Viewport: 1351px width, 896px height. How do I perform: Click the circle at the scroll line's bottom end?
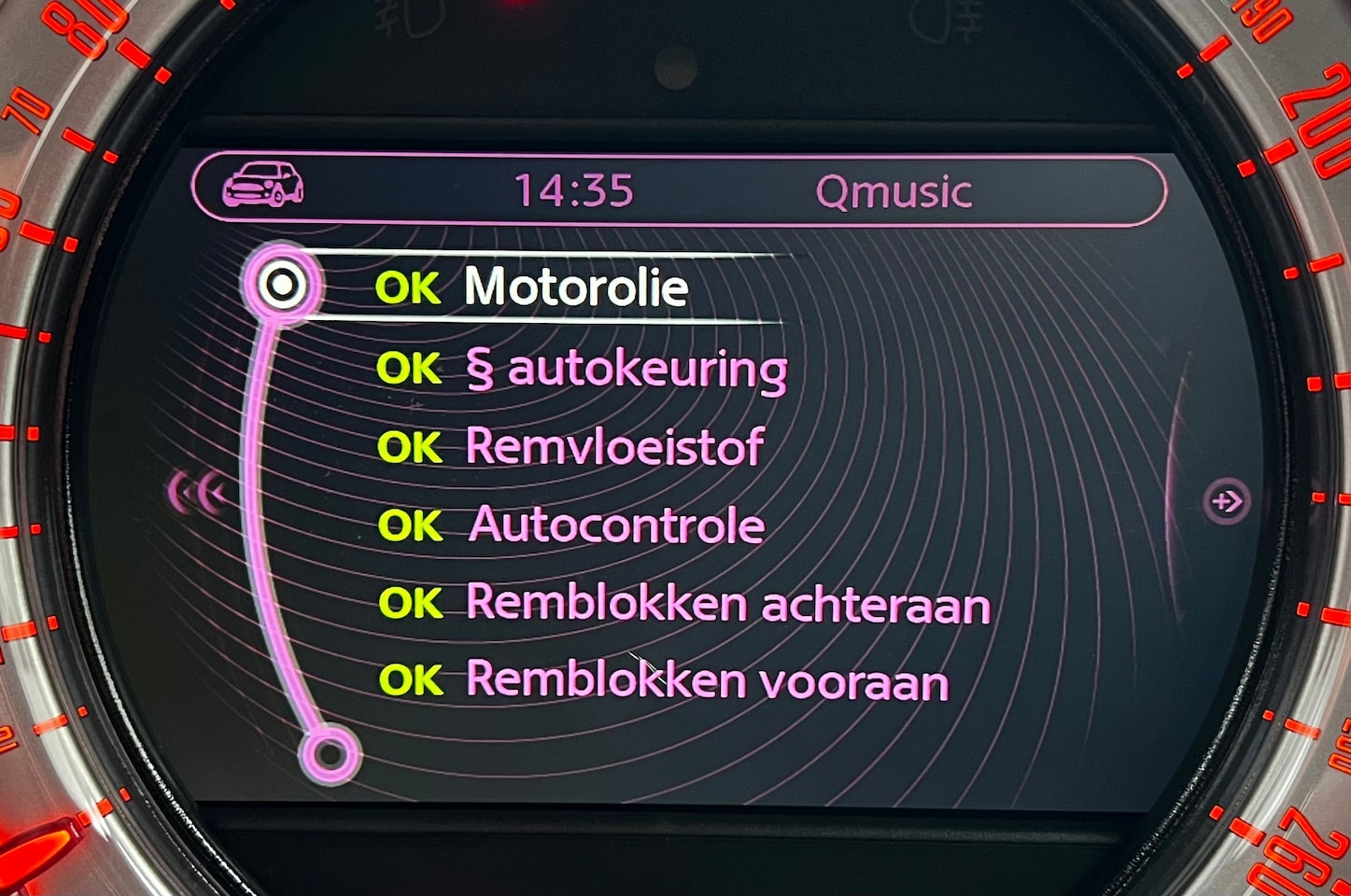pyautogui.click(x=329, y=752)
